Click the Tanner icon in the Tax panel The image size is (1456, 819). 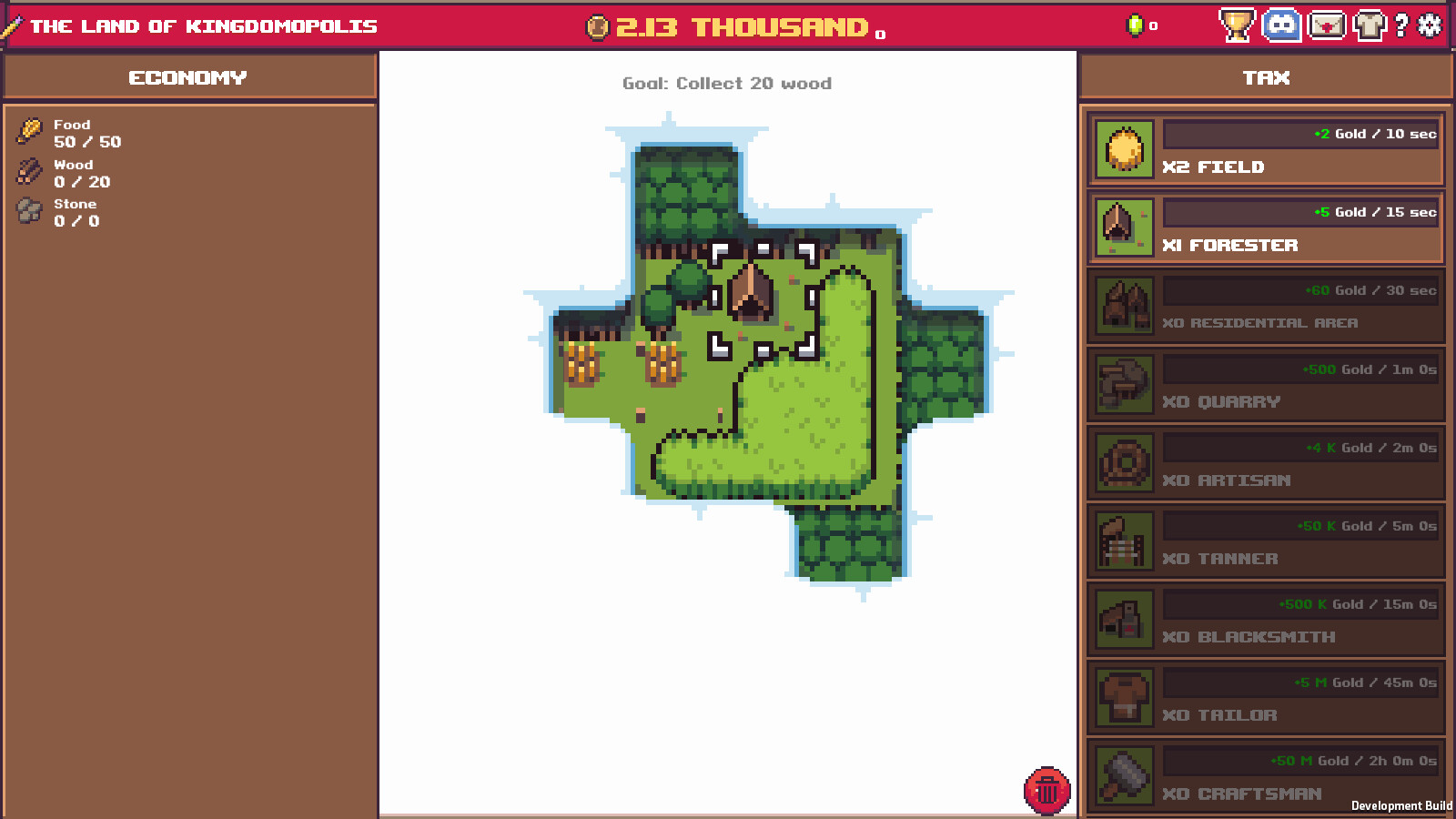pyautogui.click(x=1123, y=540)
